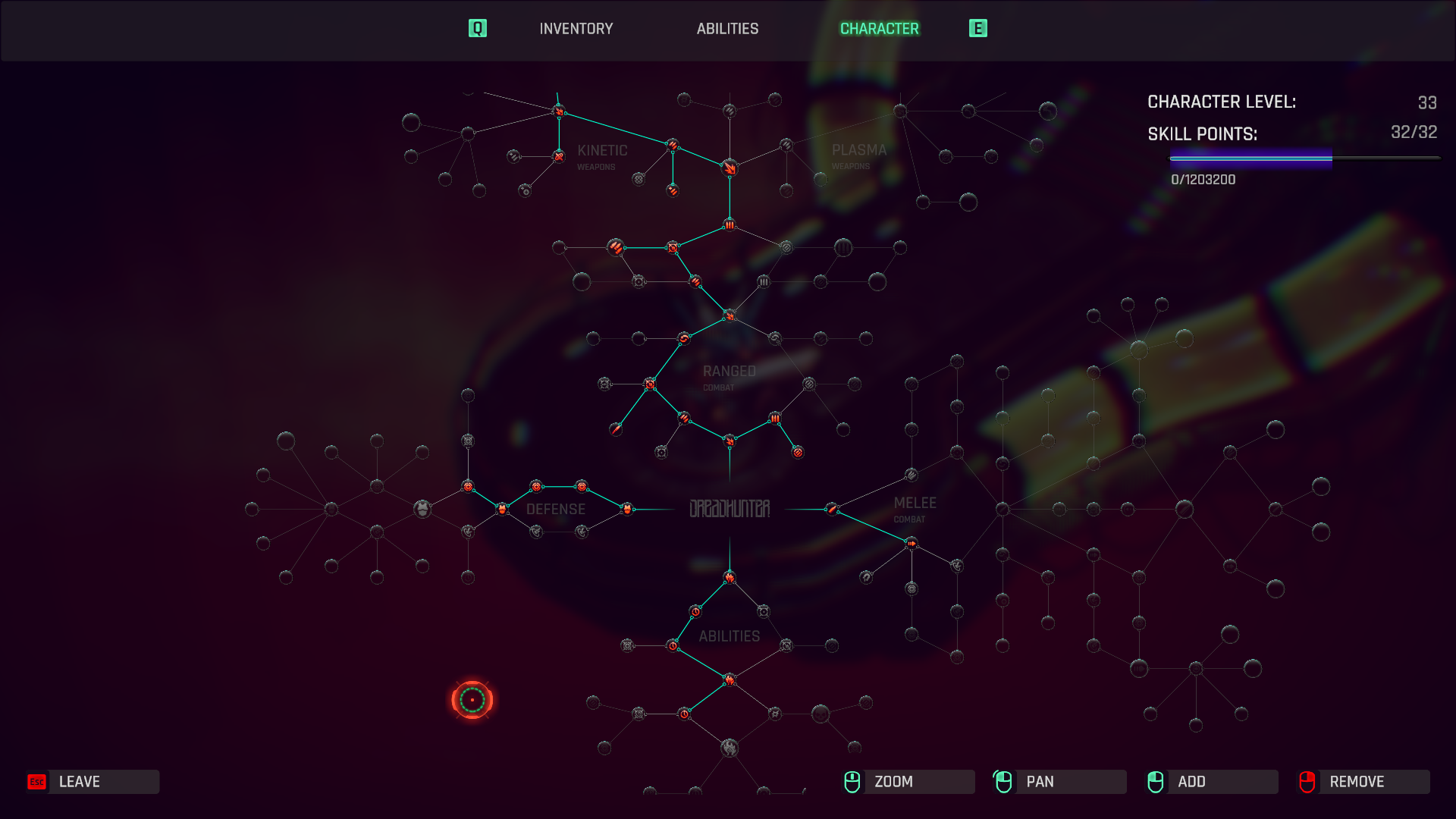Select the blade skill node near Melee Combat
Image resolution: width=1456 pixels, height=819 pixels.
[x=832, y=509]
